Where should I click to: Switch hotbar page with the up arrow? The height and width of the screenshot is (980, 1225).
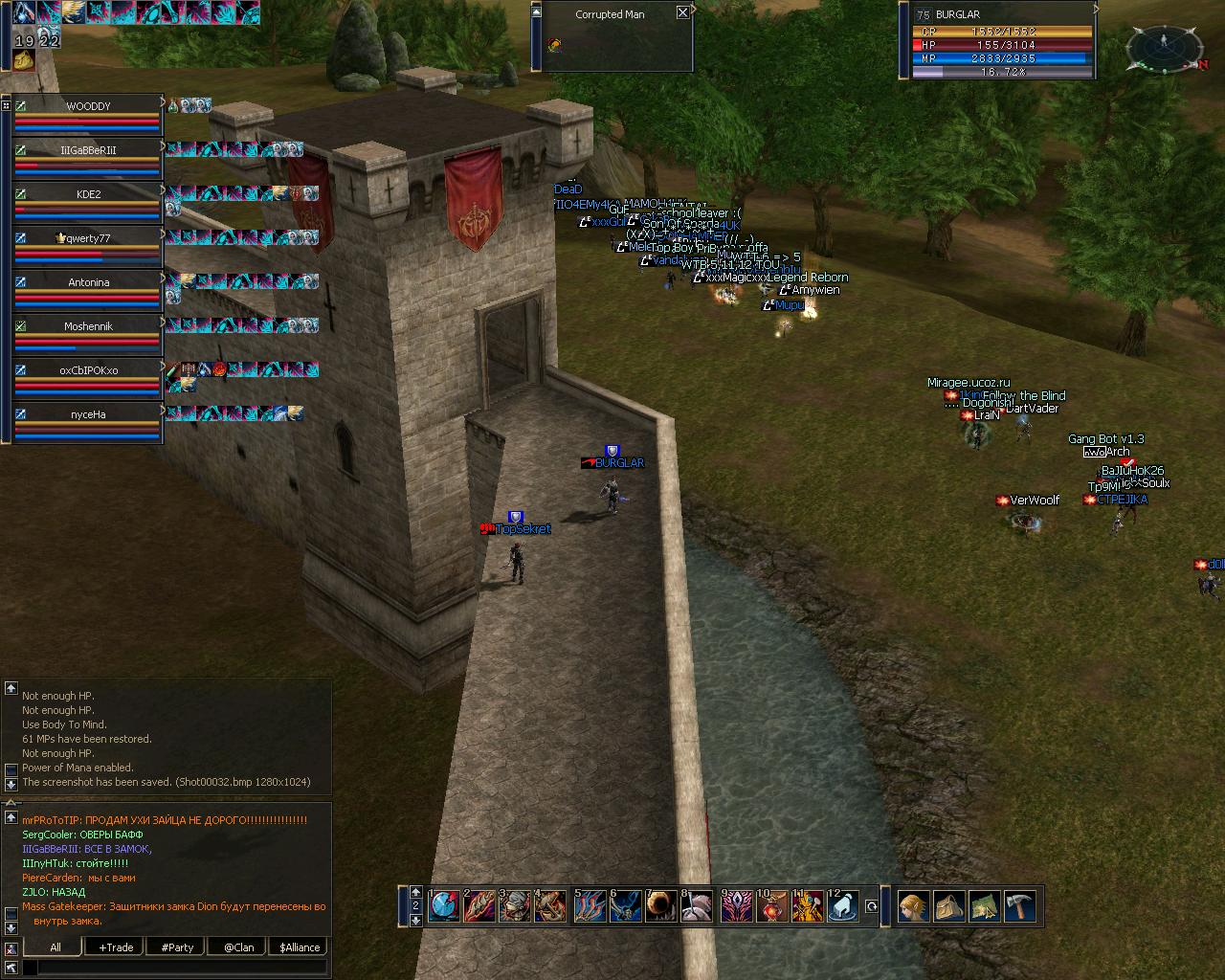coord(415,892)
